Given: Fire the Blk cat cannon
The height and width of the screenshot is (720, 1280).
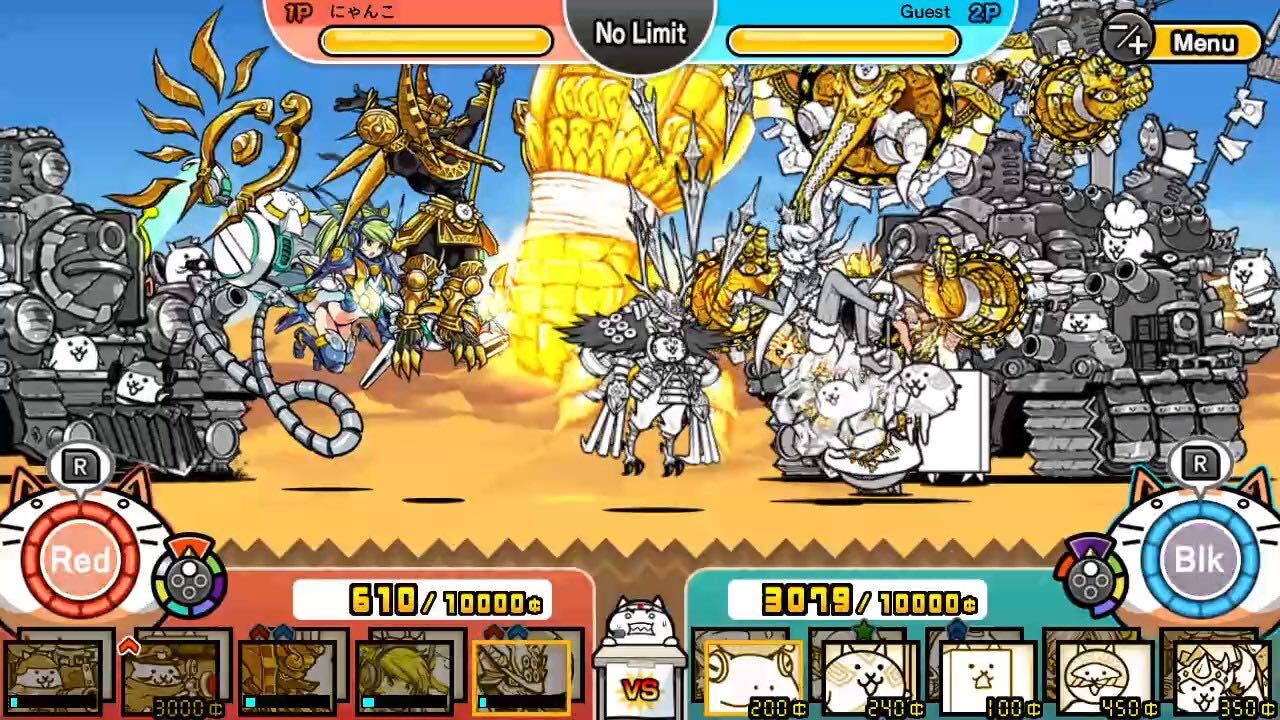Looking at the screenshot, I should [x=1198, y=560].
